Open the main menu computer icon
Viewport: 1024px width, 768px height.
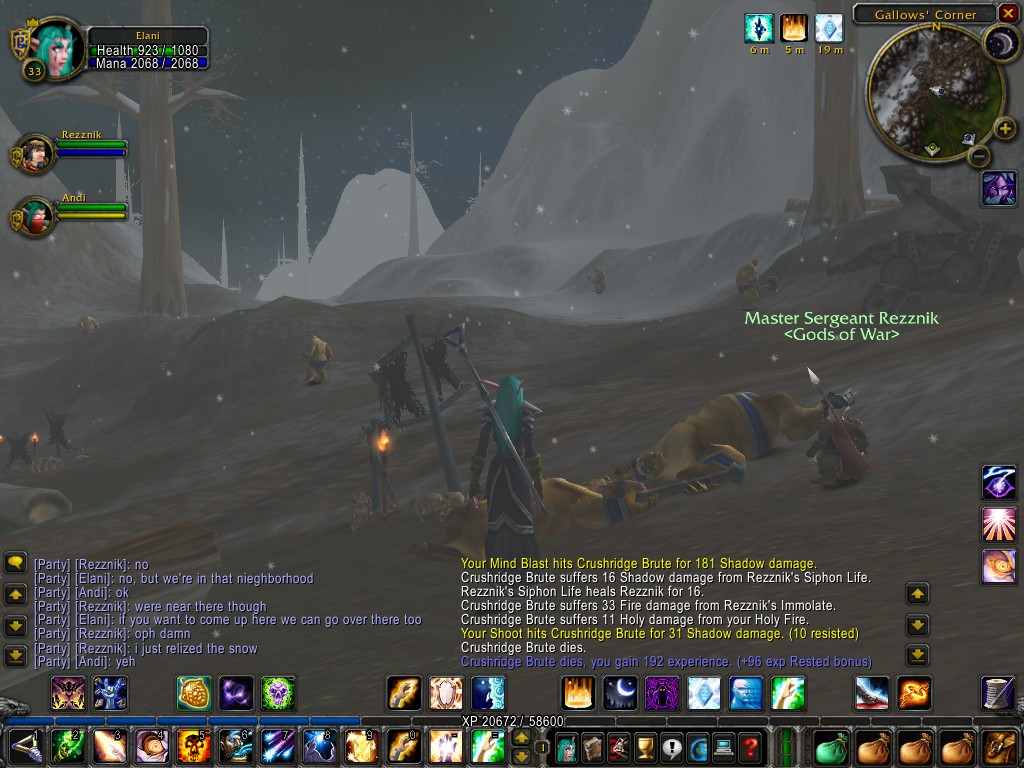click(723, 747)
